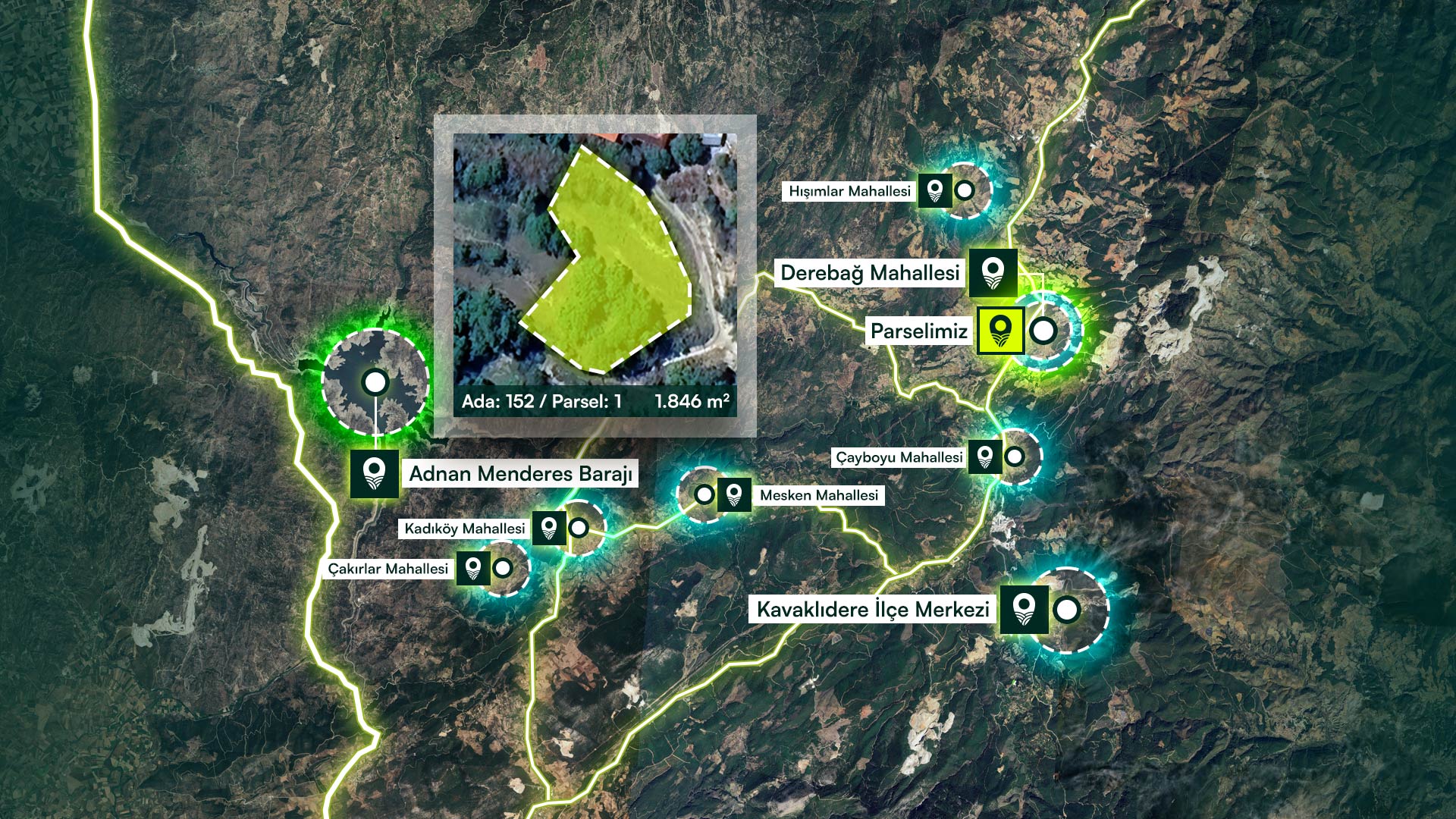Click the Çakırlar Mahallesi pin icon
1456x819 pixels.
[473, 568]
